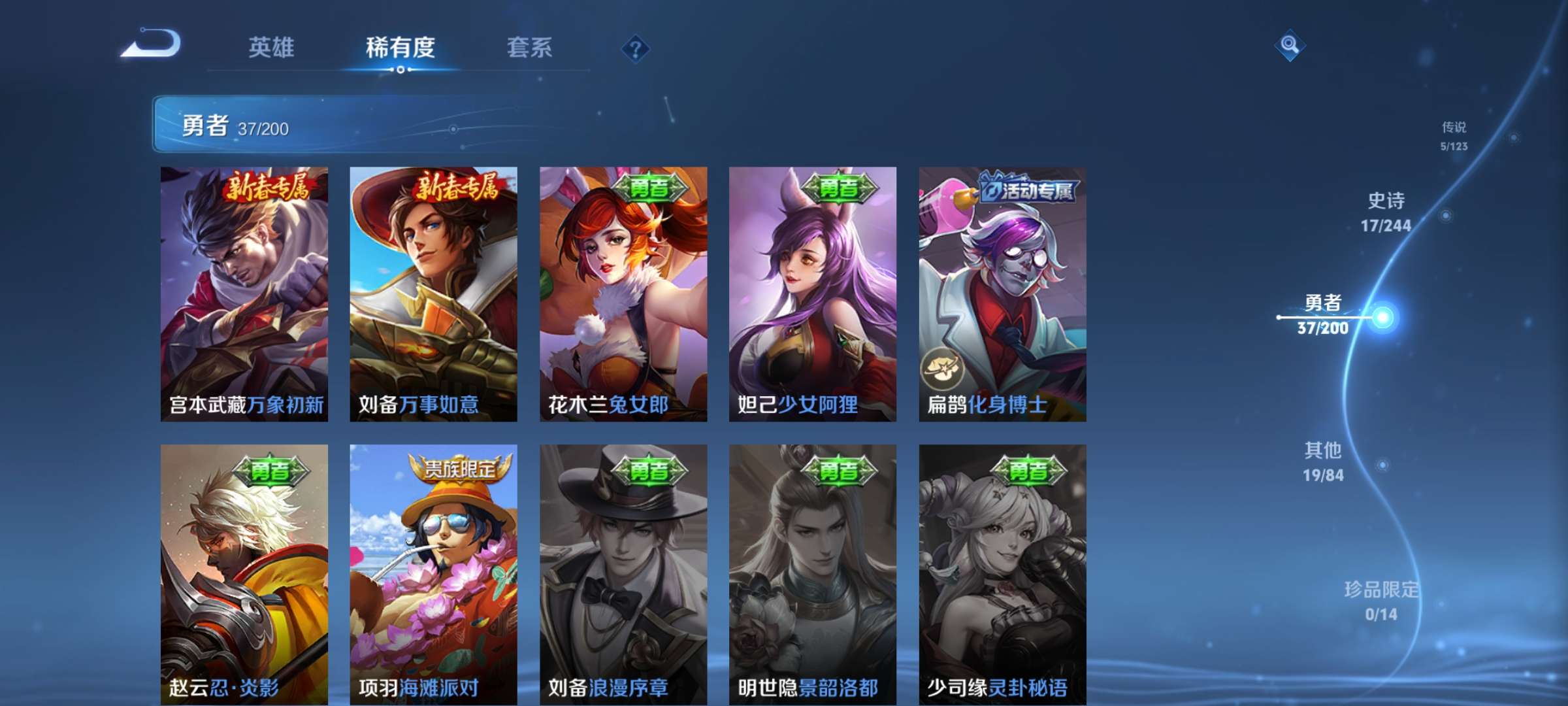Open the question mark help icon
This screenshot has height=706, width=1568.
pyautogui.click(x=635, y=49)
